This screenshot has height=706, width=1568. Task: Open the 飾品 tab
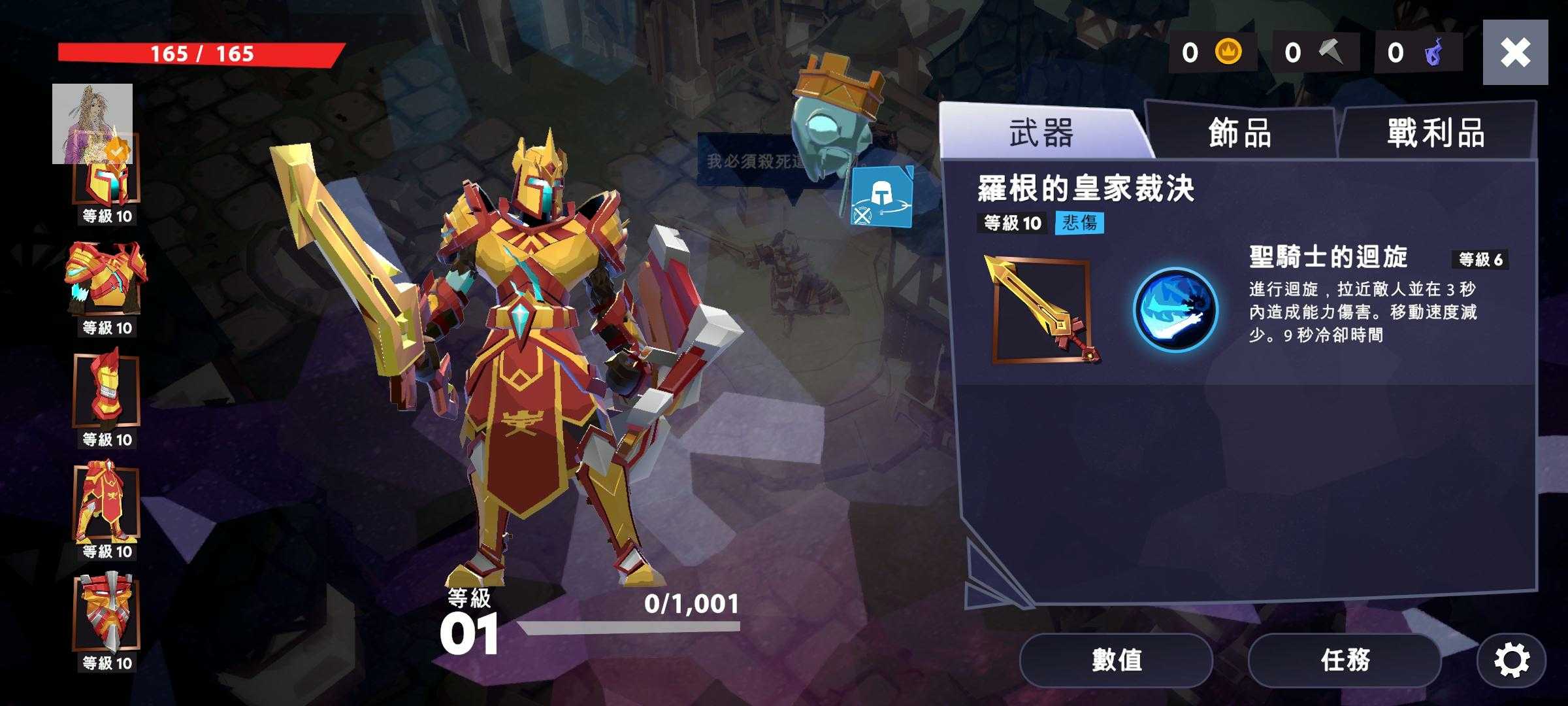click(x=1240, y=133)
